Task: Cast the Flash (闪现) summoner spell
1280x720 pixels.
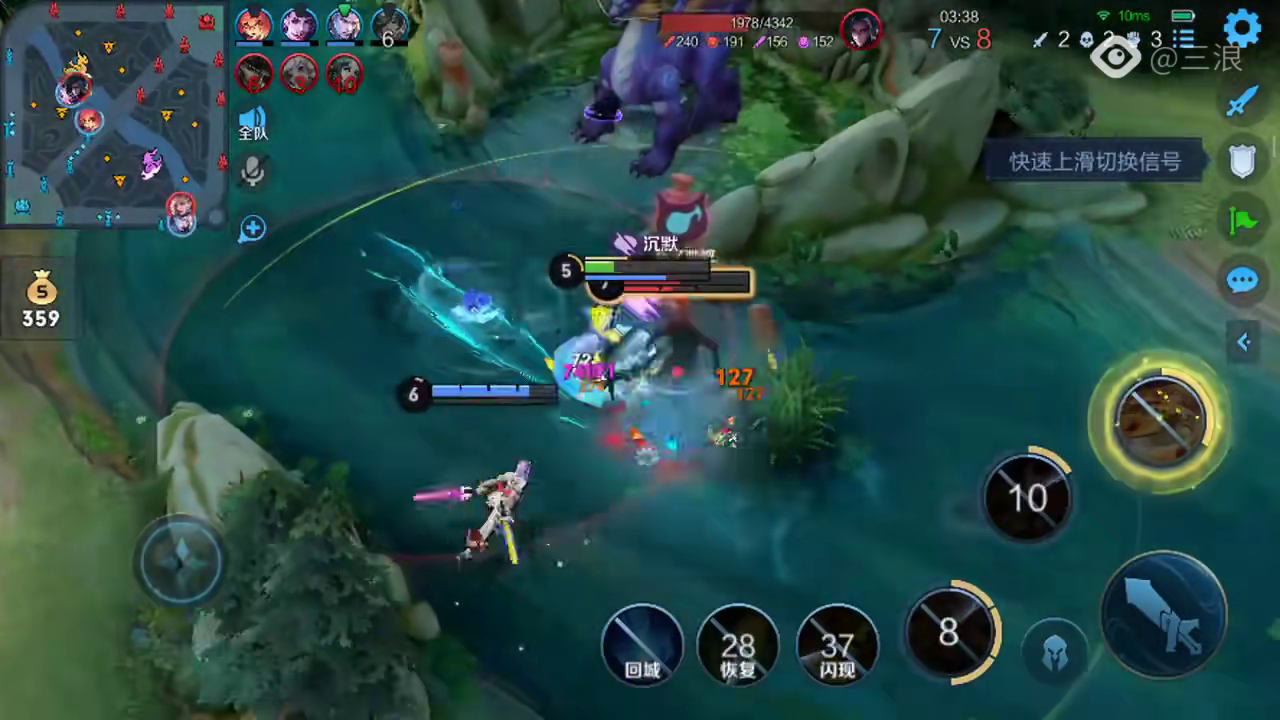Action: tap(837, 645)
